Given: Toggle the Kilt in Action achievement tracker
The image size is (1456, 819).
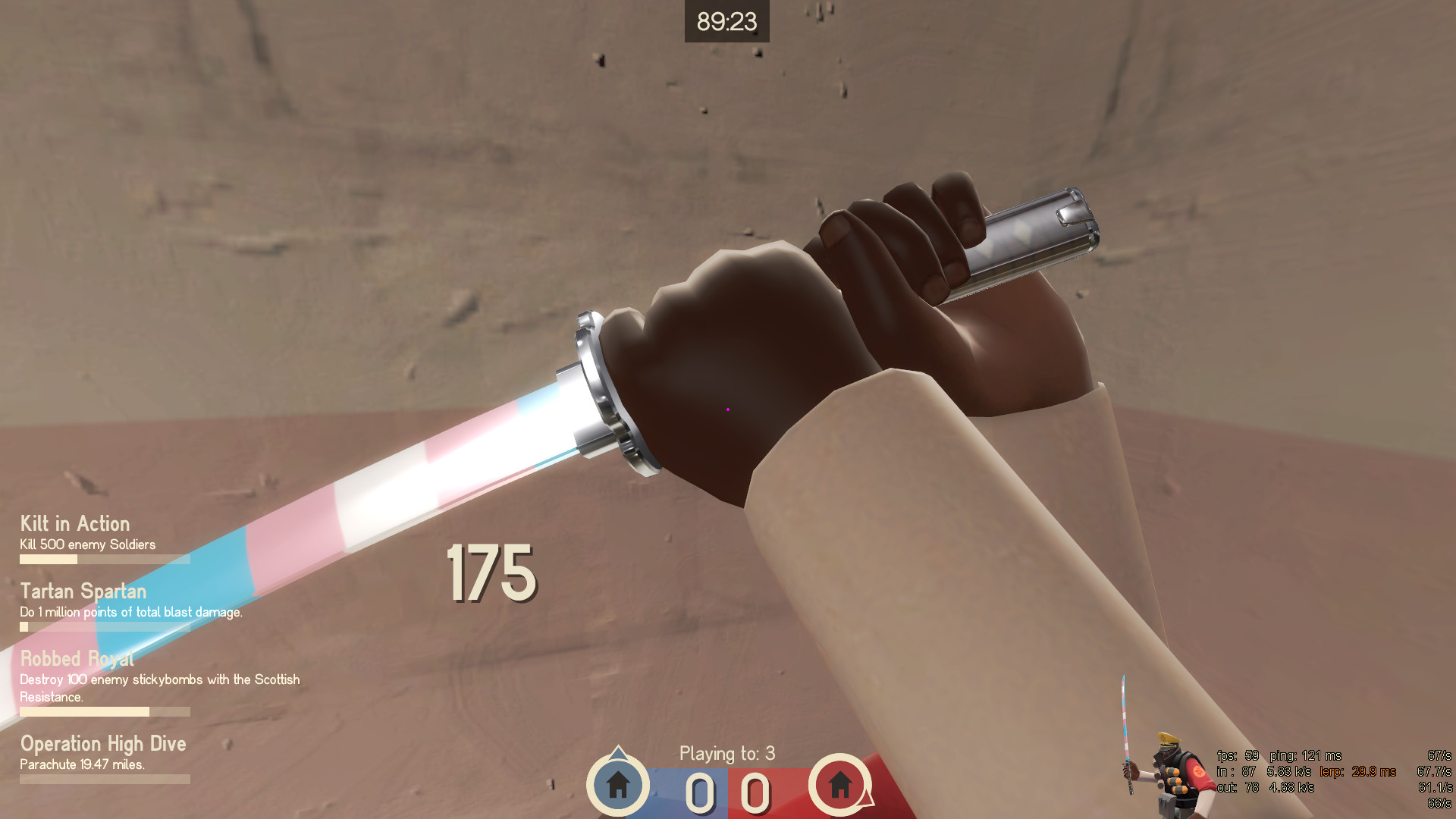Looking at the screenshot, I should (x=74, y=524).
